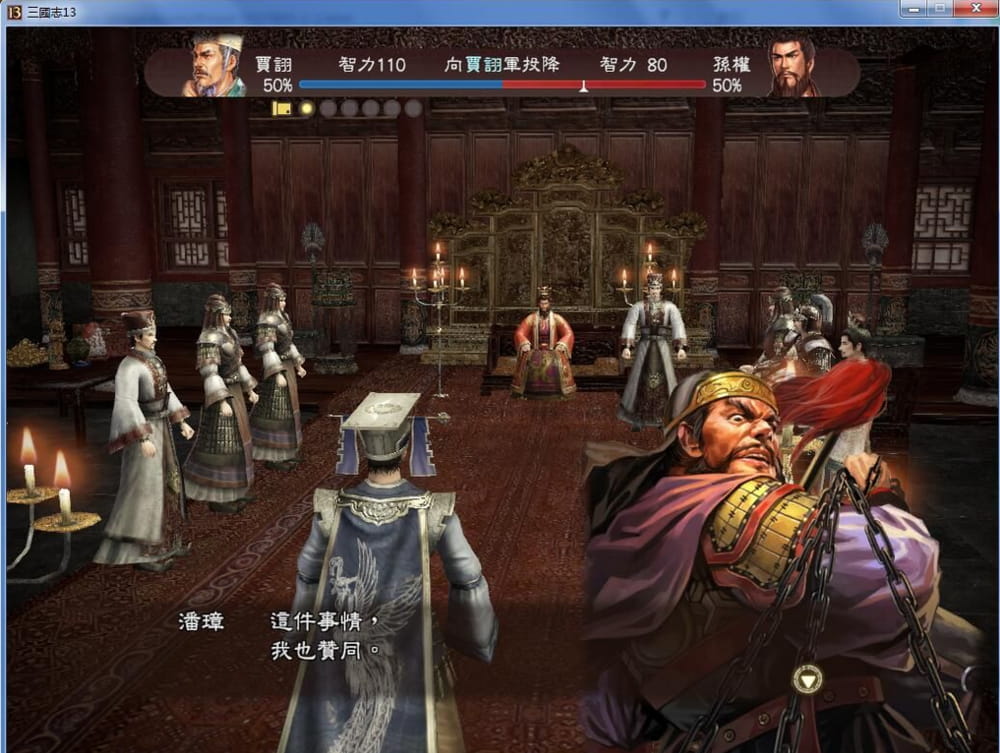Select Jia Xu's portrait in the debate bar
This screenshot has width=1000, height=753.
pyautogui.click(x=215, y=66)
